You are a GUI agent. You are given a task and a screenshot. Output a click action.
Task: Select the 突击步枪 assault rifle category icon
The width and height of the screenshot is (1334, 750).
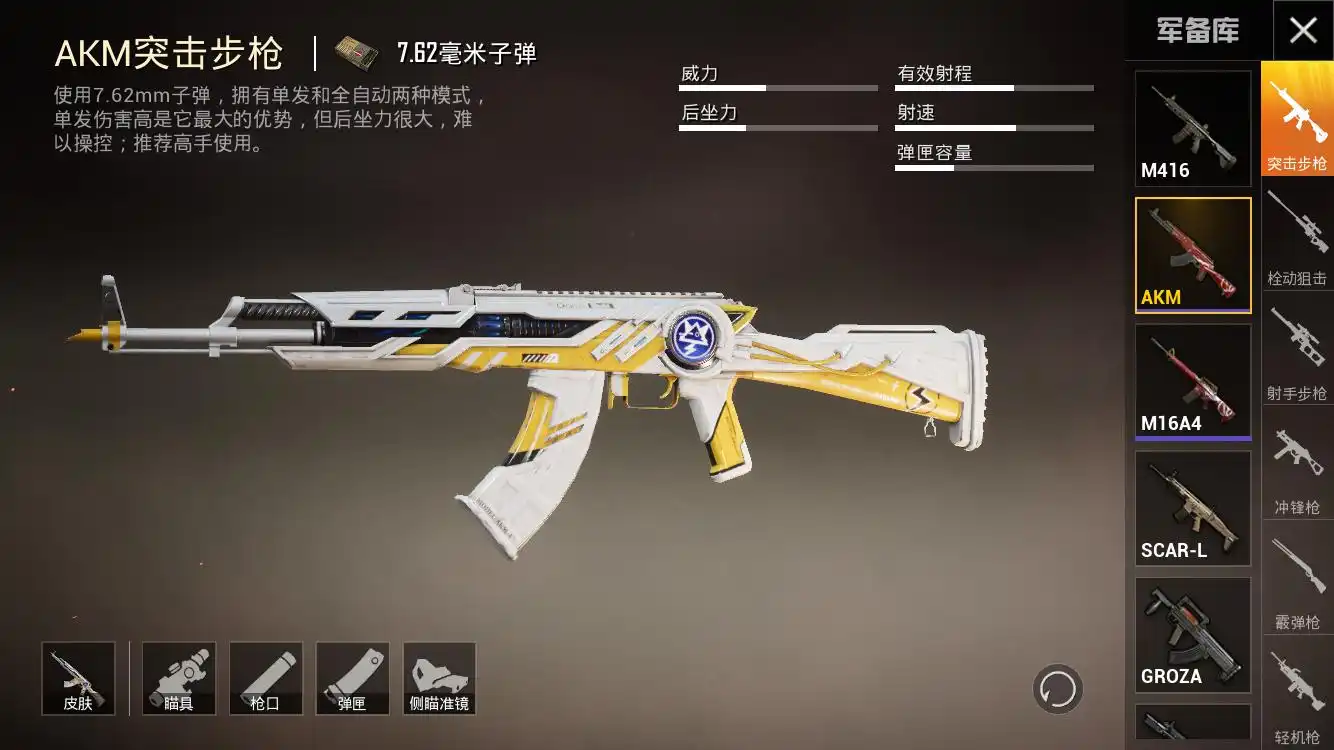pos(1296,120)
